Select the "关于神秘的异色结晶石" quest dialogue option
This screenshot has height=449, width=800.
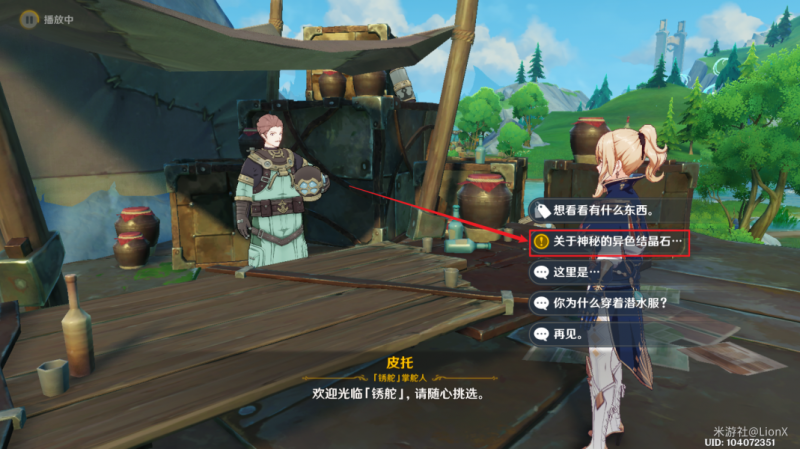coord(608,241)
